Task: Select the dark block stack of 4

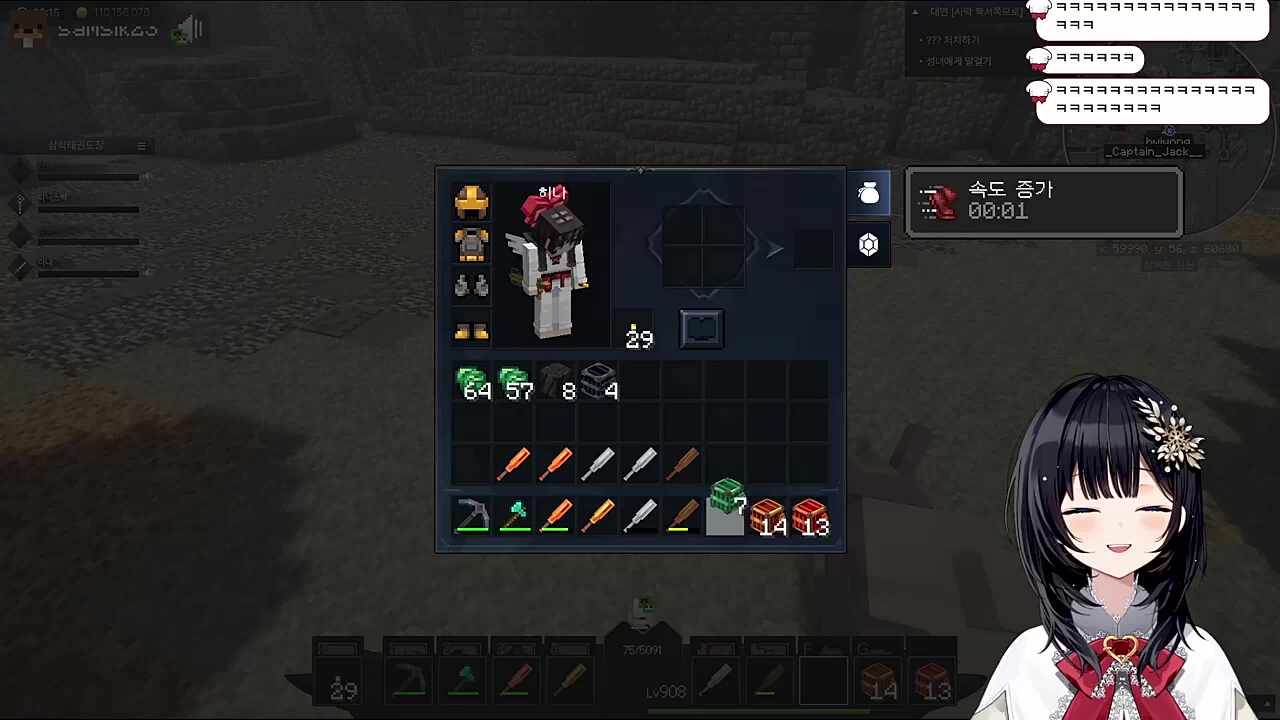Action: (599, 383)
